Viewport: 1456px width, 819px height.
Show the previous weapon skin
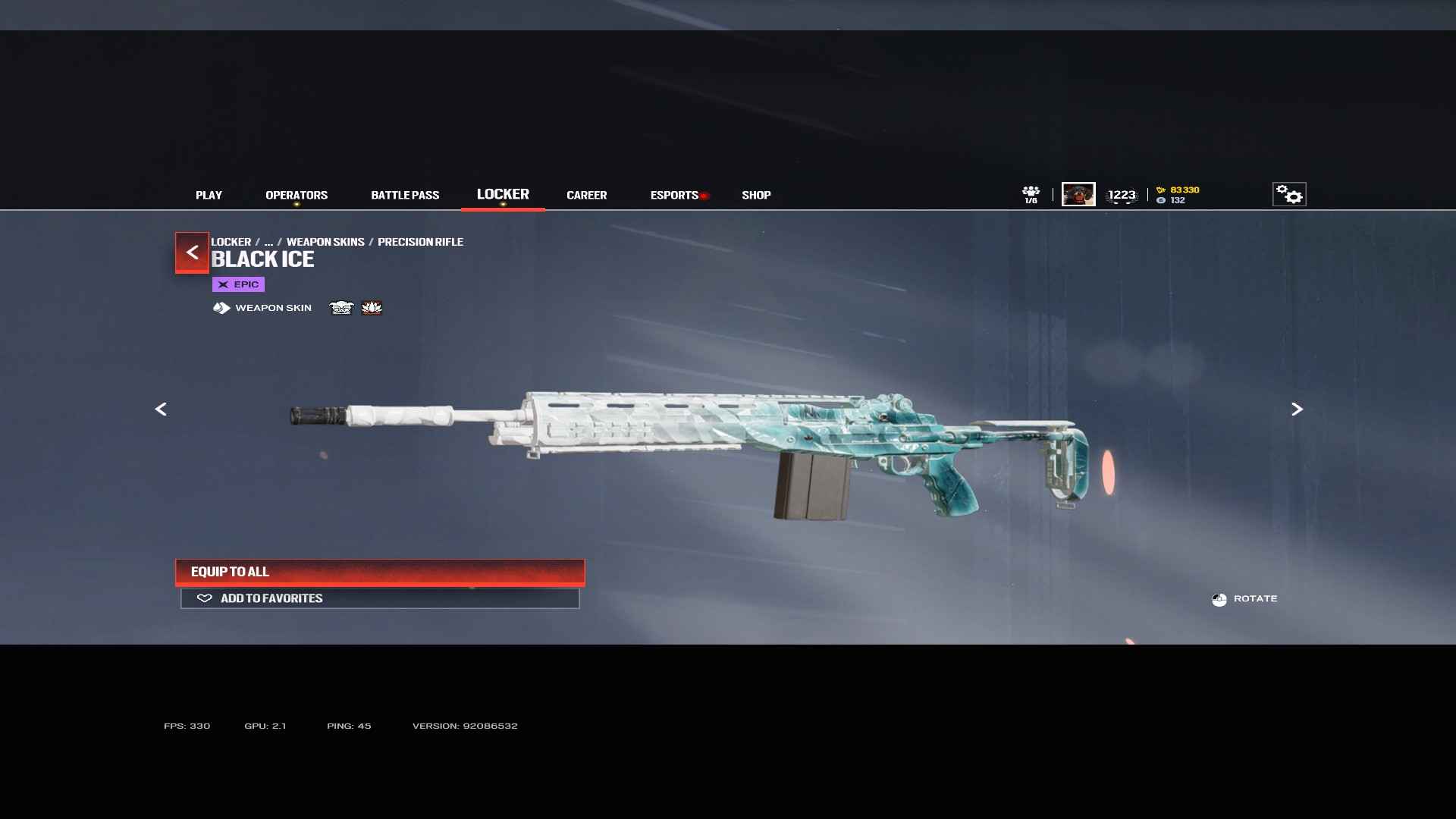[x=161, y=409]
